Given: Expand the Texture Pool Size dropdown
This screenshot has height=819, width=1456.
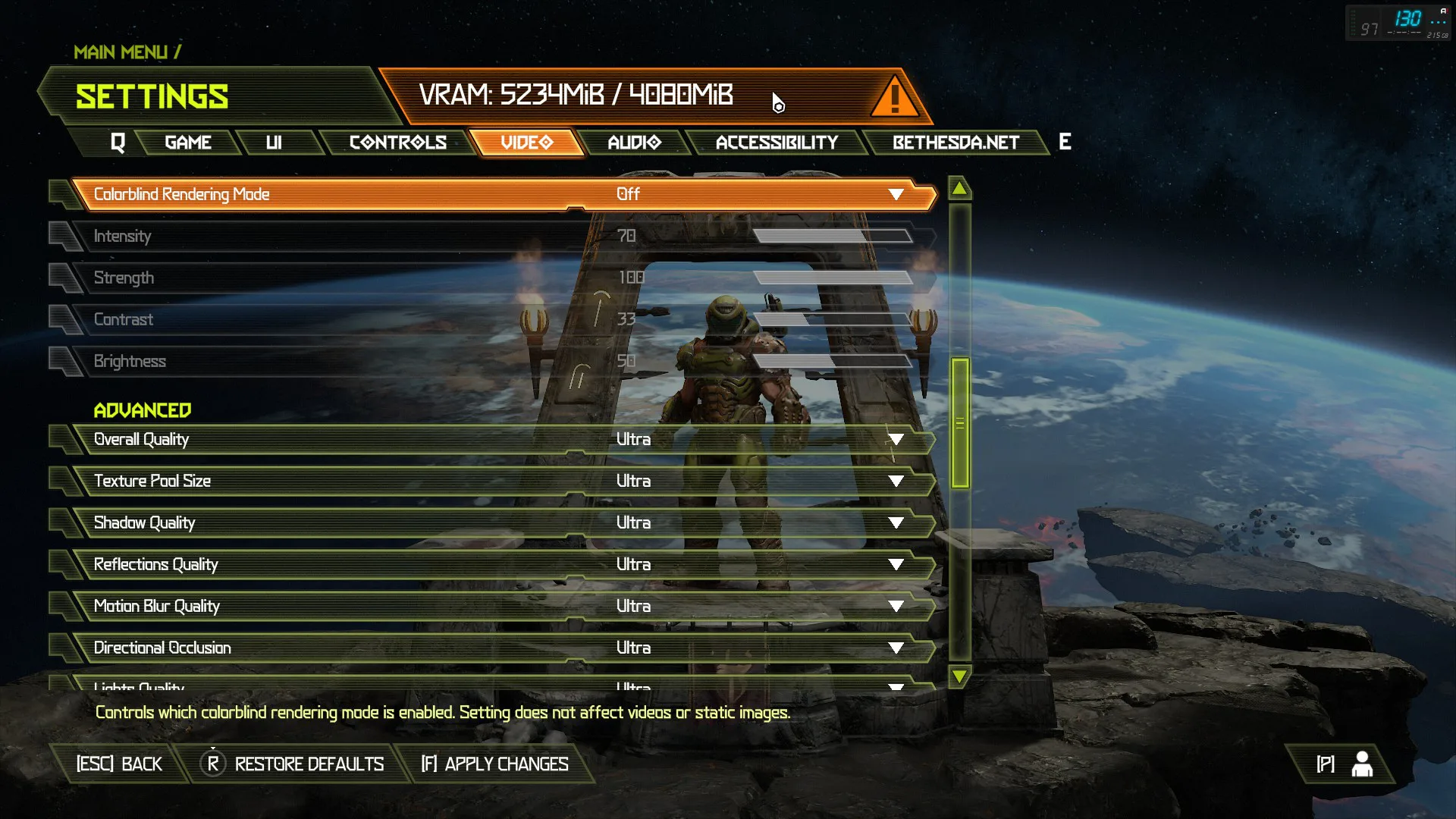Looking at the screenshot, I should click(x=896, y=482).
